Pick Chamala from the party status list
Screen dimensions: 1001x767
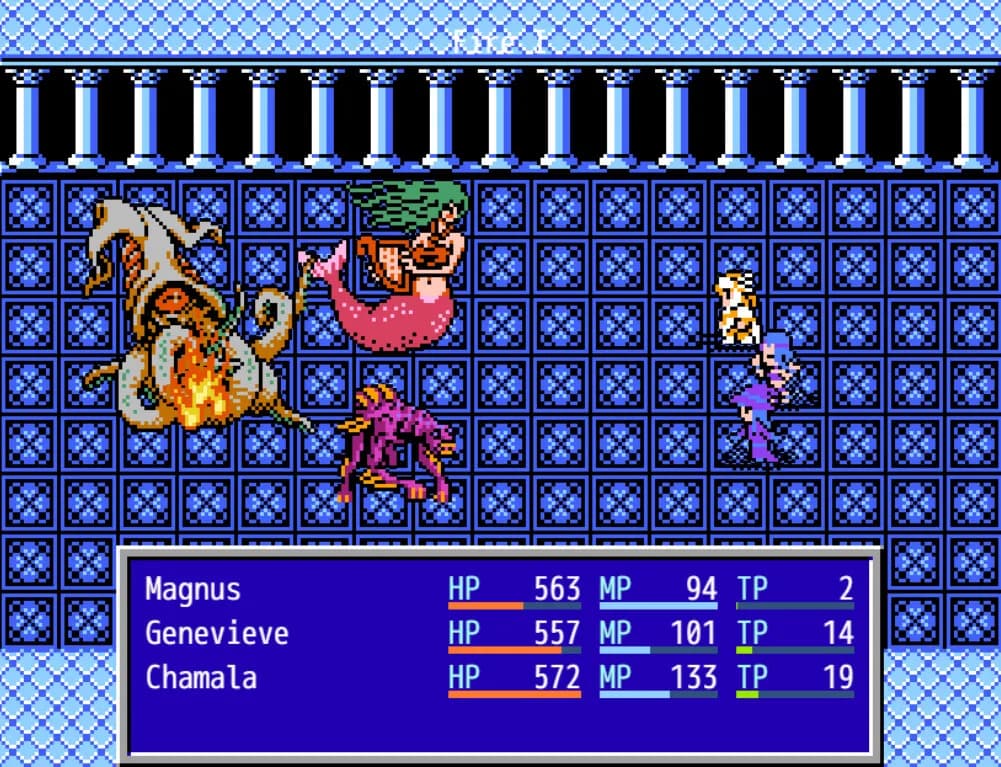tap(201, 677)
